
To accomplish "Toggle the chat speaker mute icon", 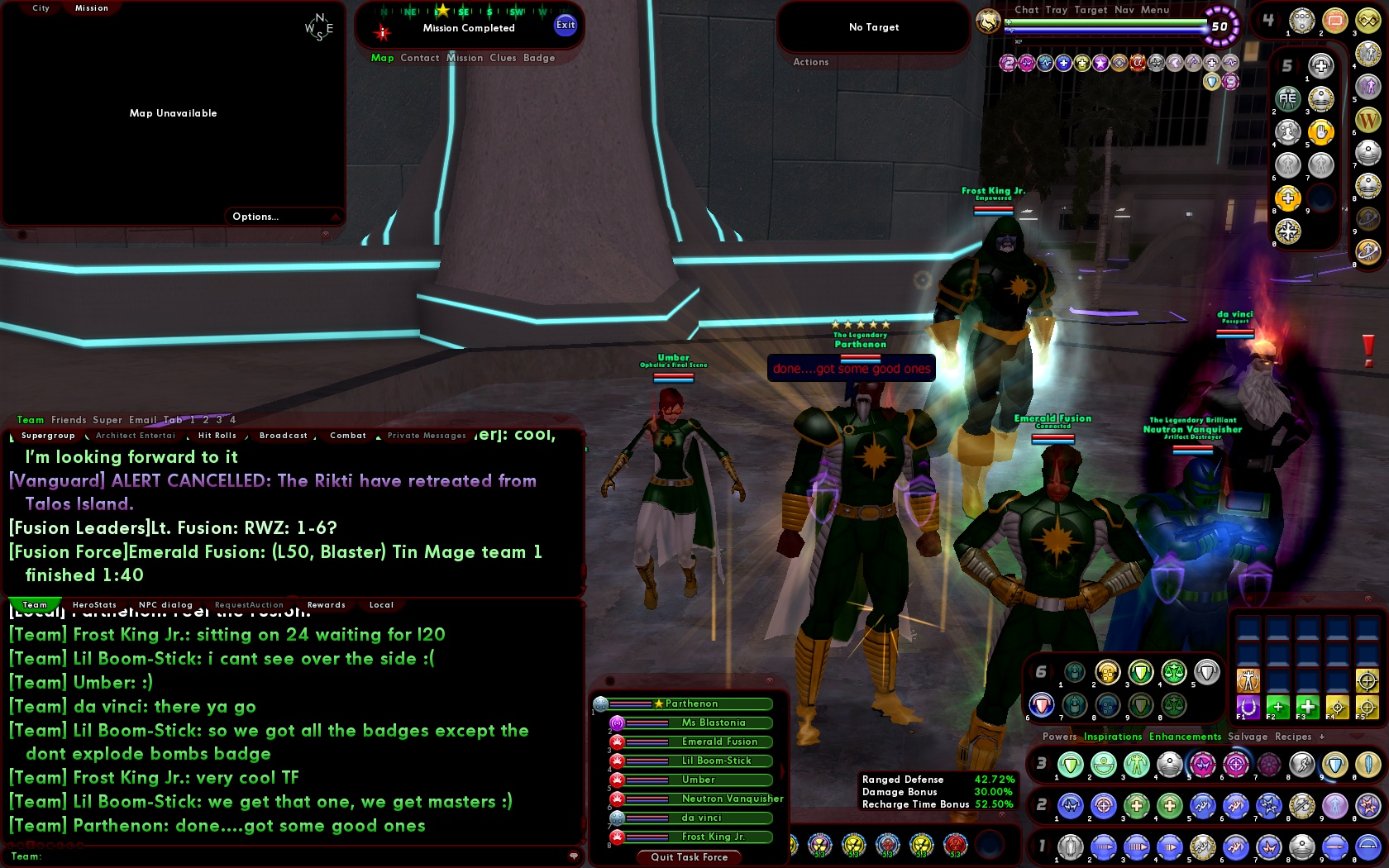I will (573, 856).
